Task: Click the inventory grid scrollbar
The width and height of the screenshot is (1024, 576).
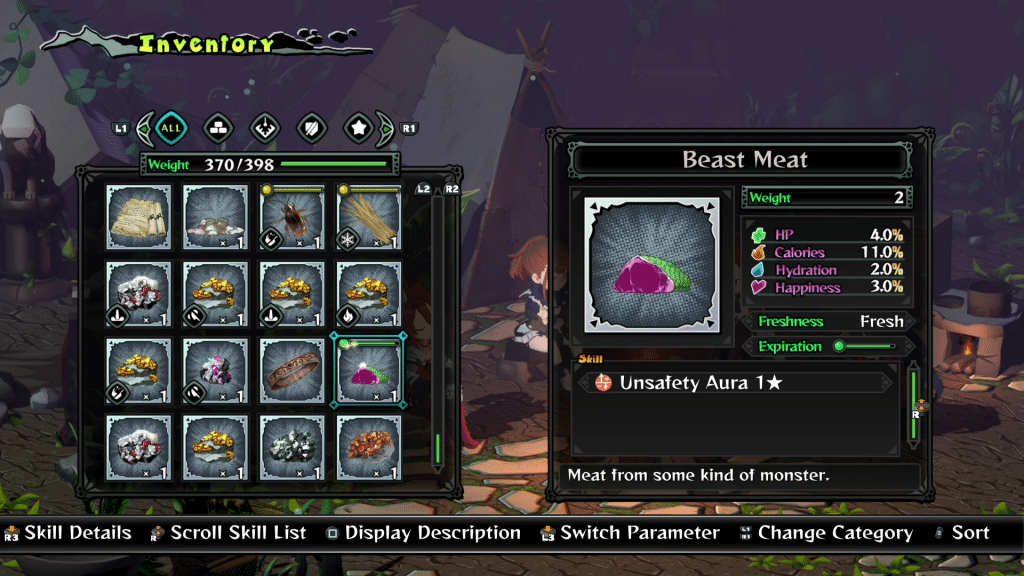Action: 438,330
